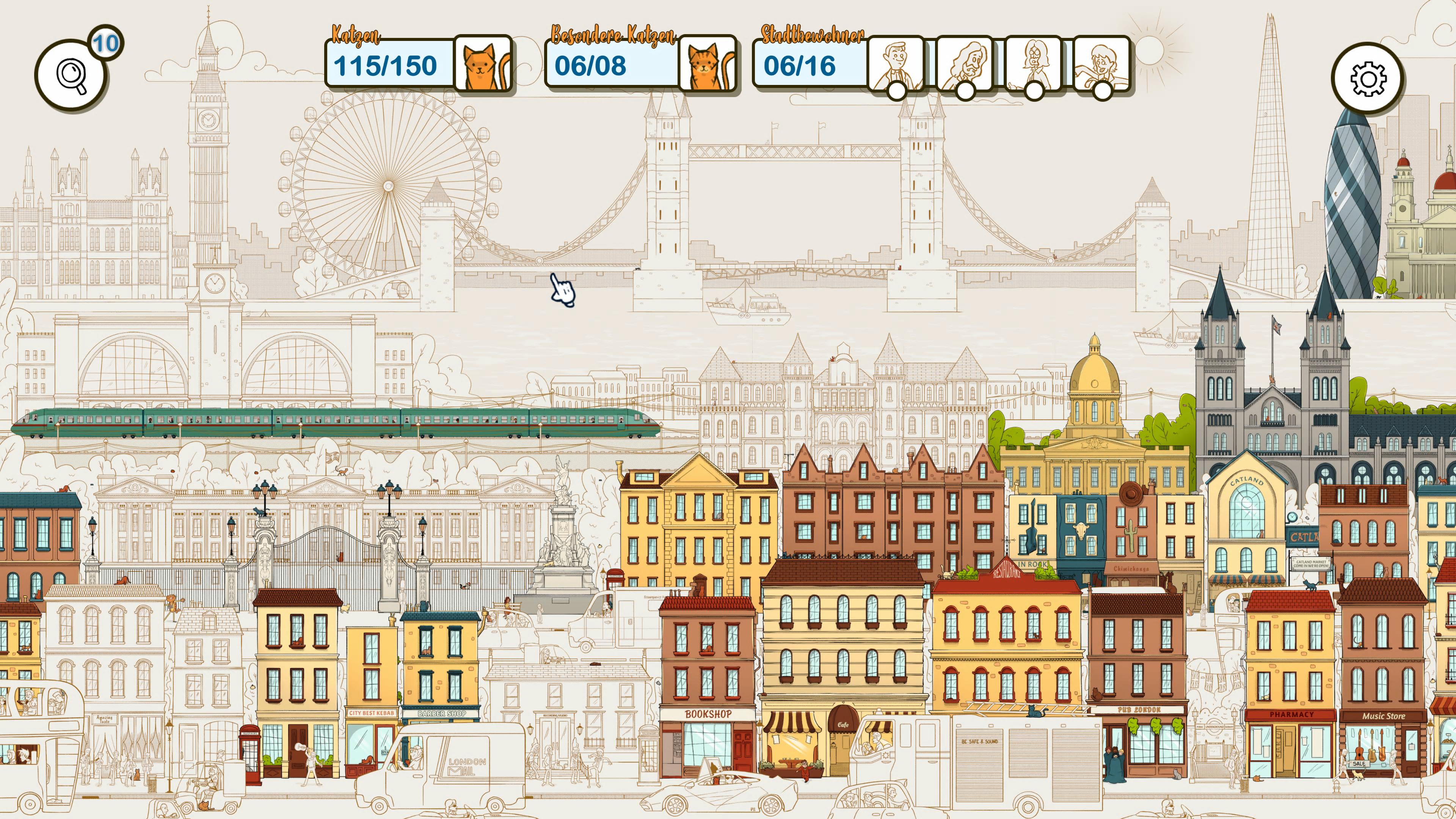Open the gear settings menu
The image size is (1456, 819).
coord(1368,78)
